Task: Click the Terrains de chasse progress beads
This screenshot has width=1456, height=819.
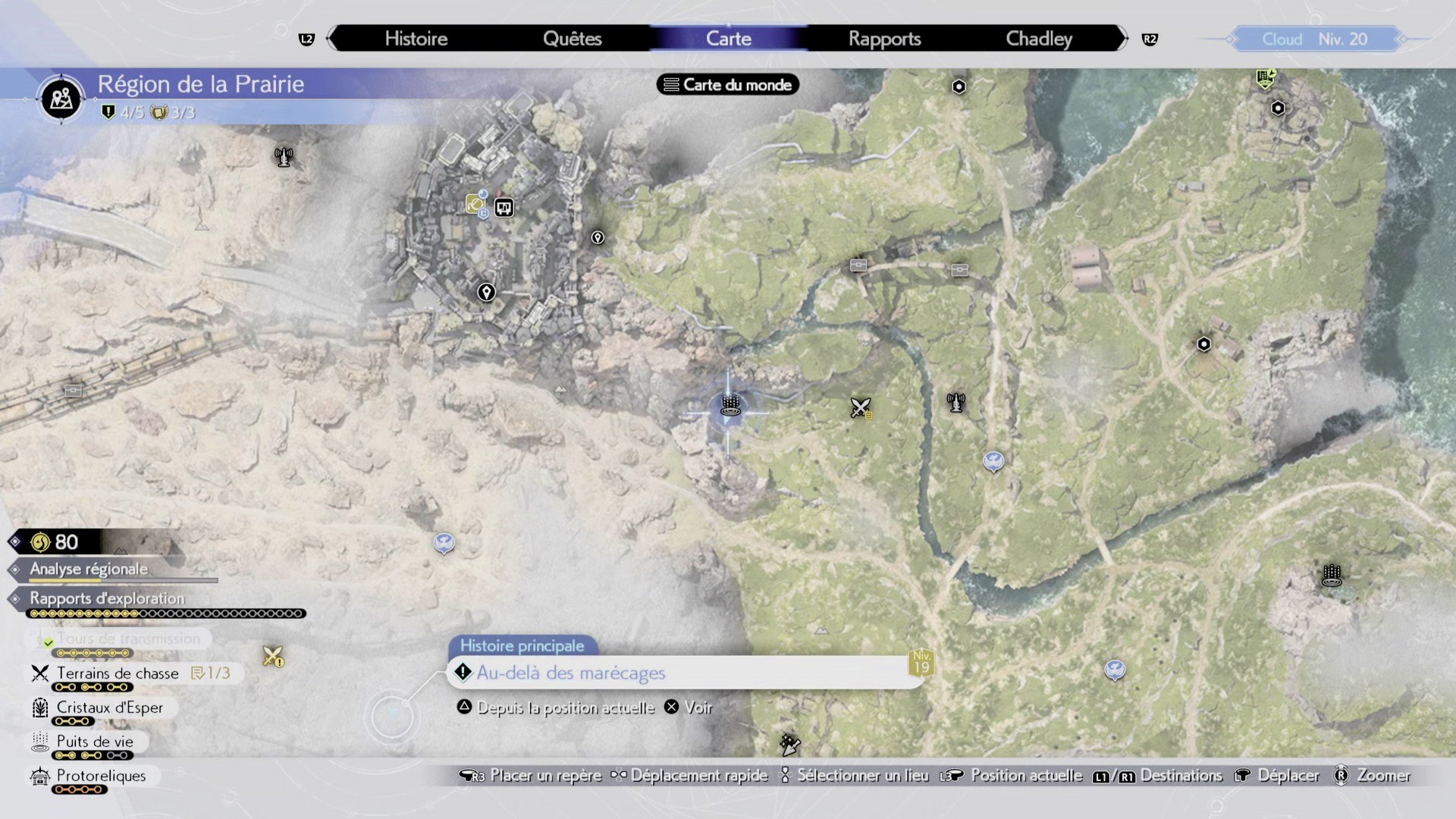Action: pyautogui.click(x=93, y=688)
